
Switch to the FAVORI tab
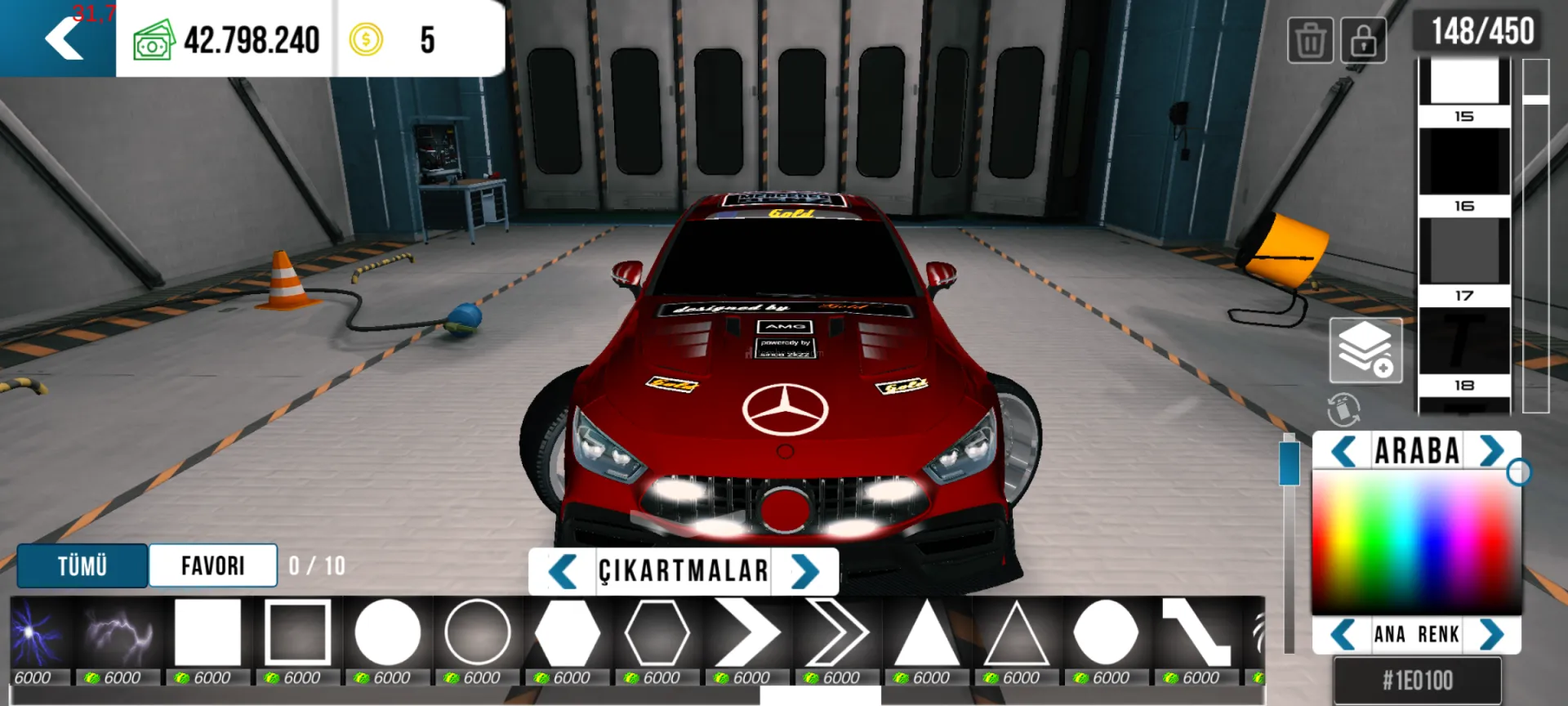212,565
